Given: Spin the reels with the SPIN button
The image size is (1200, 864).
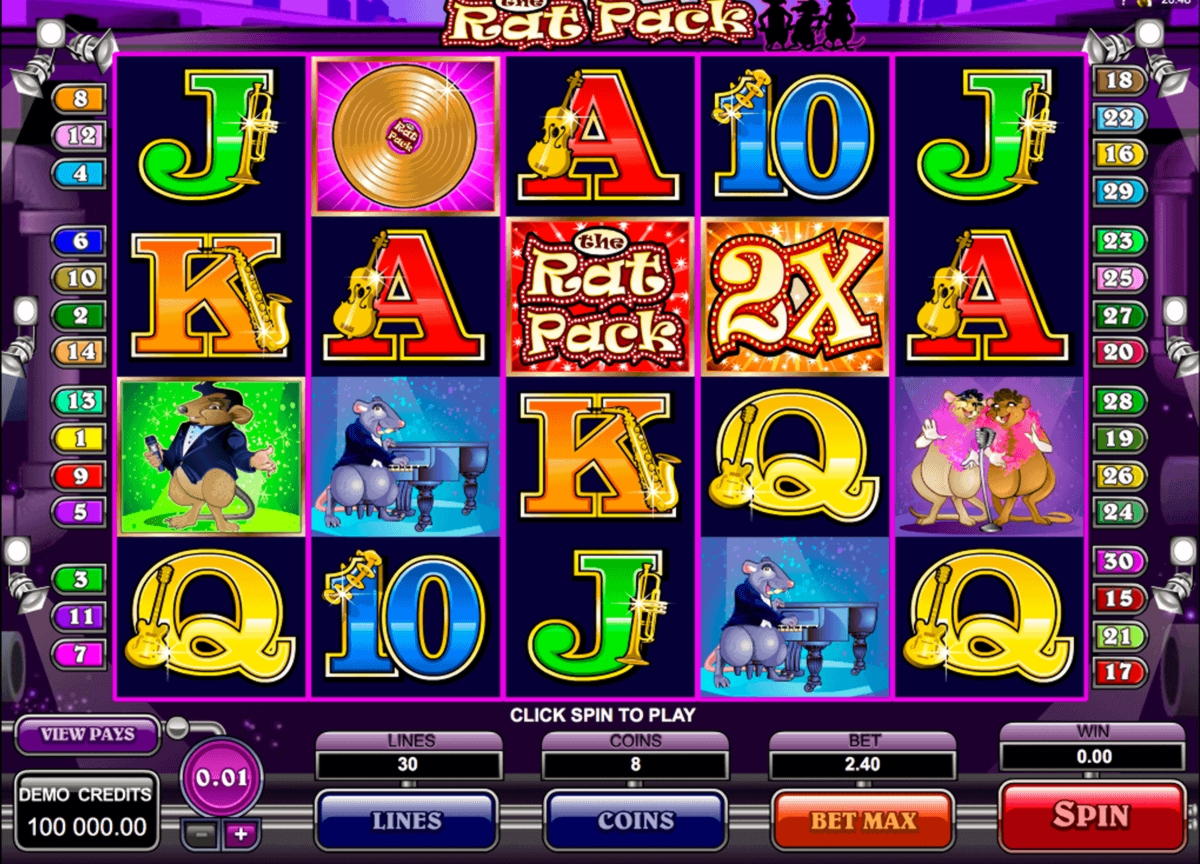Looking at the screenshot, I should click(1091, 815).
